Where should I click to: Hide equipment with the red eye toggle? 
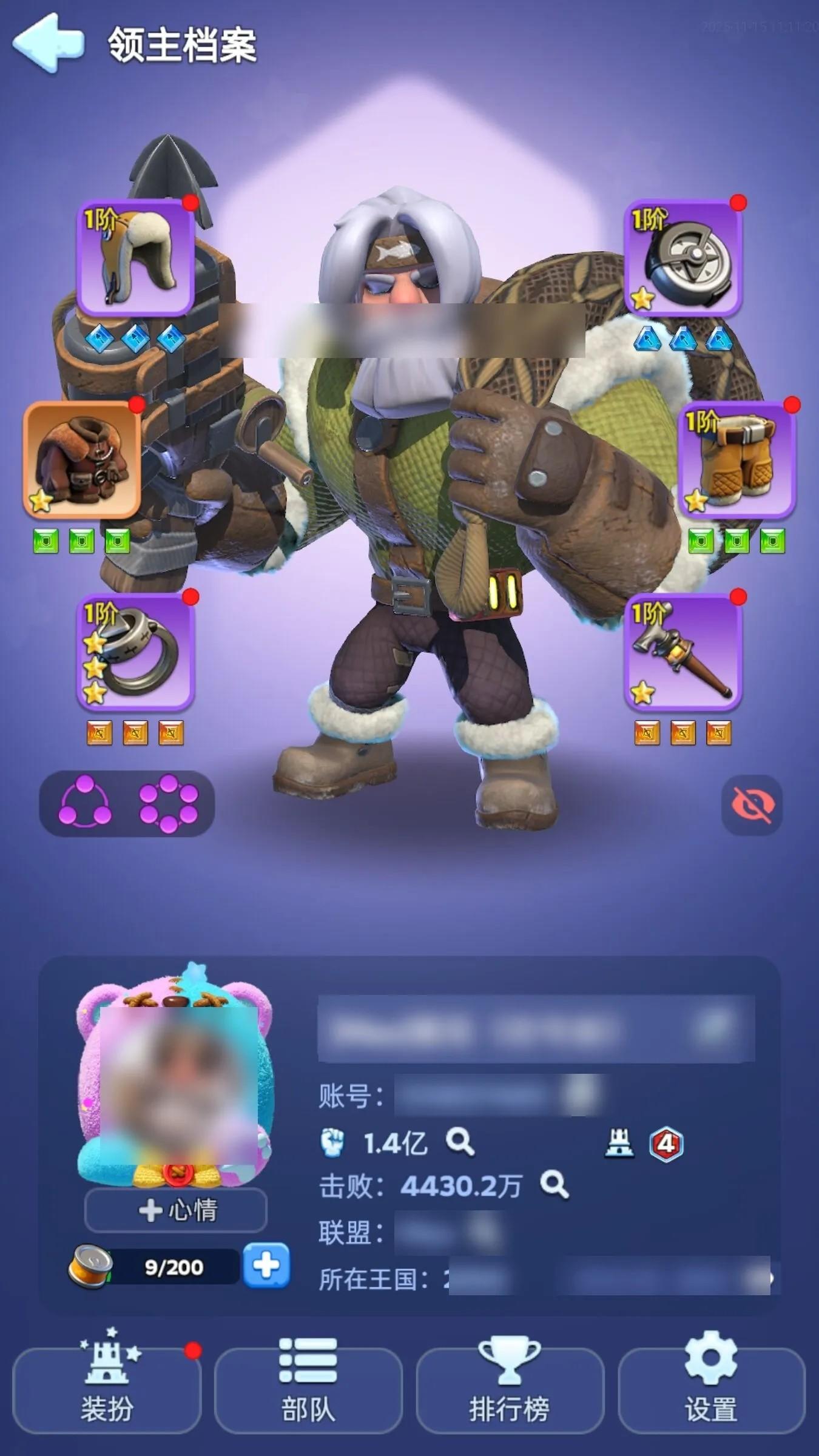pos(752,803)
